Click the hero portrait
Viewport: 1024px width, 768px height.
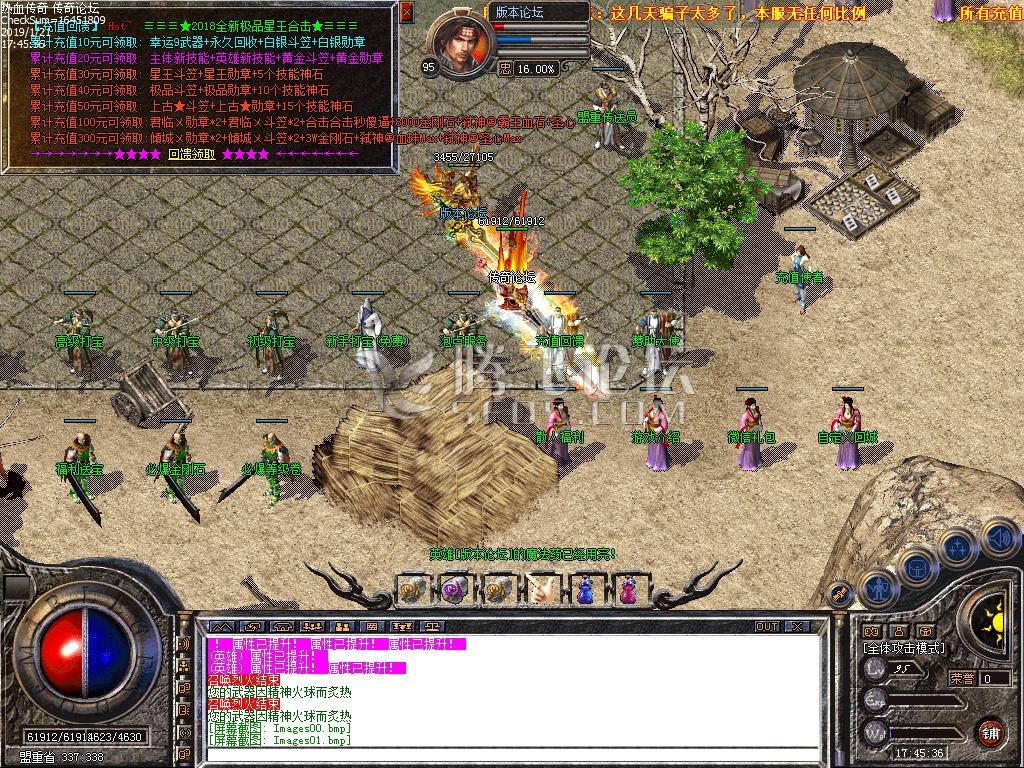(x=461, y=44)
